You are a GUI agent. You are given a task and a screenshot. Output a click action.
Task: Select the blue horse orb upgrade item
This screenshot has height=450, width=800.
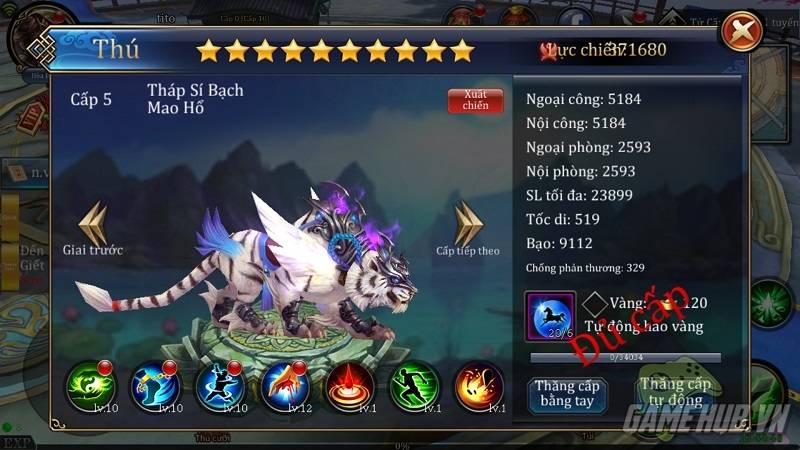point(550,316)
